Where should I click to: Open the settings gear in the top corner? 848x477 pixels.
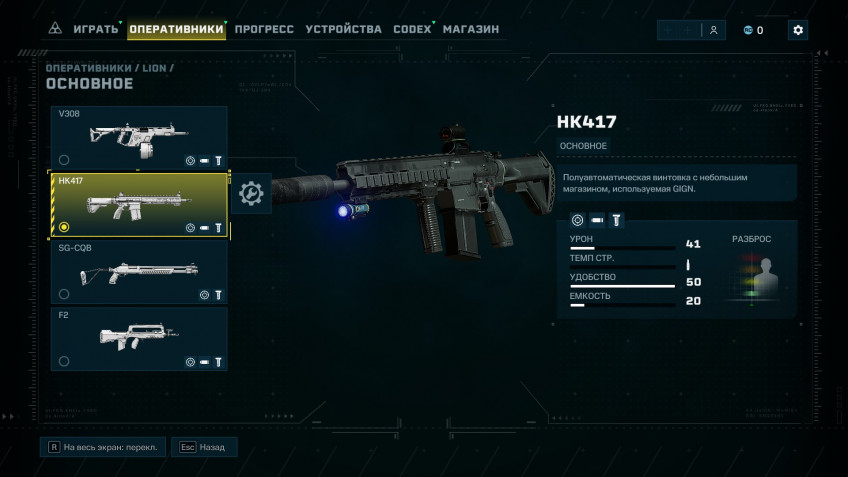[x=797, y=30]
